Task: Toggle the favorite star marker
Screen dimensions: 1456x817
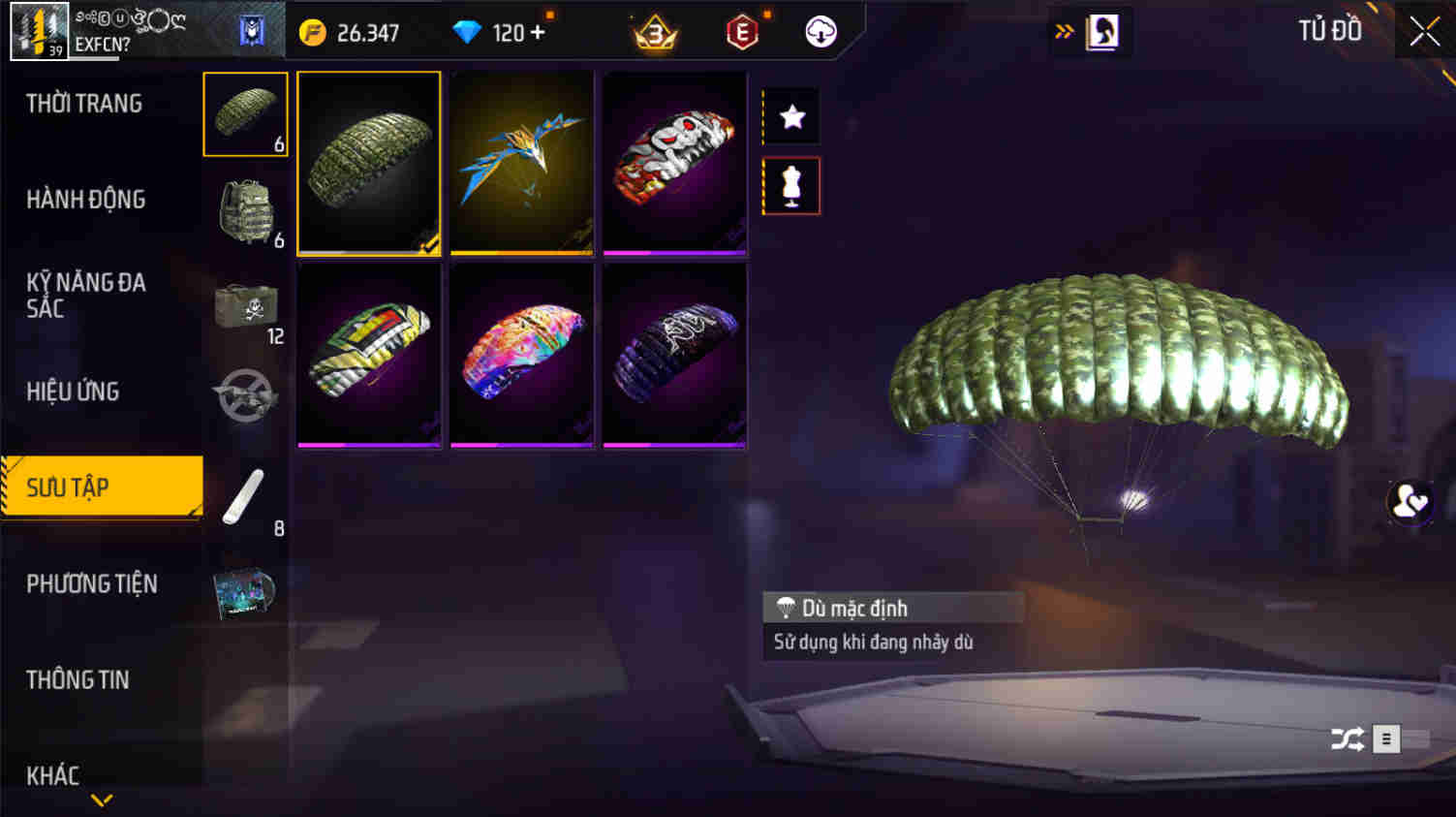Action: [791, 117]
